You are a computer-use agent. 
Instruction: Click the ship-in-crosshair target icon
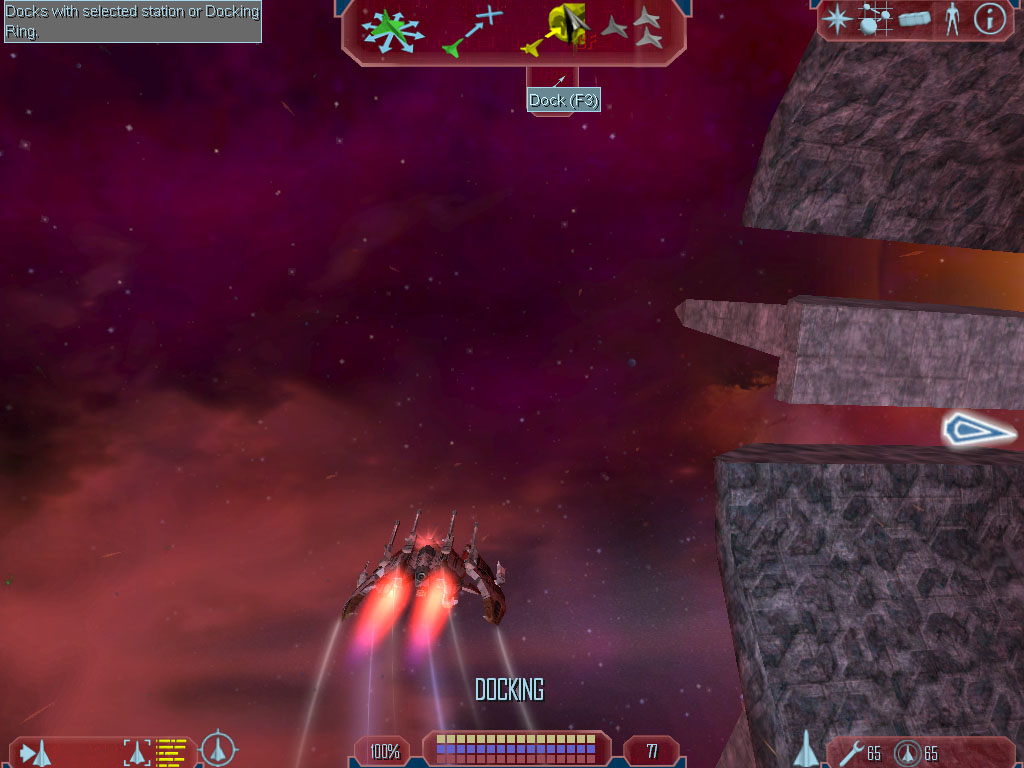[218, 749]
